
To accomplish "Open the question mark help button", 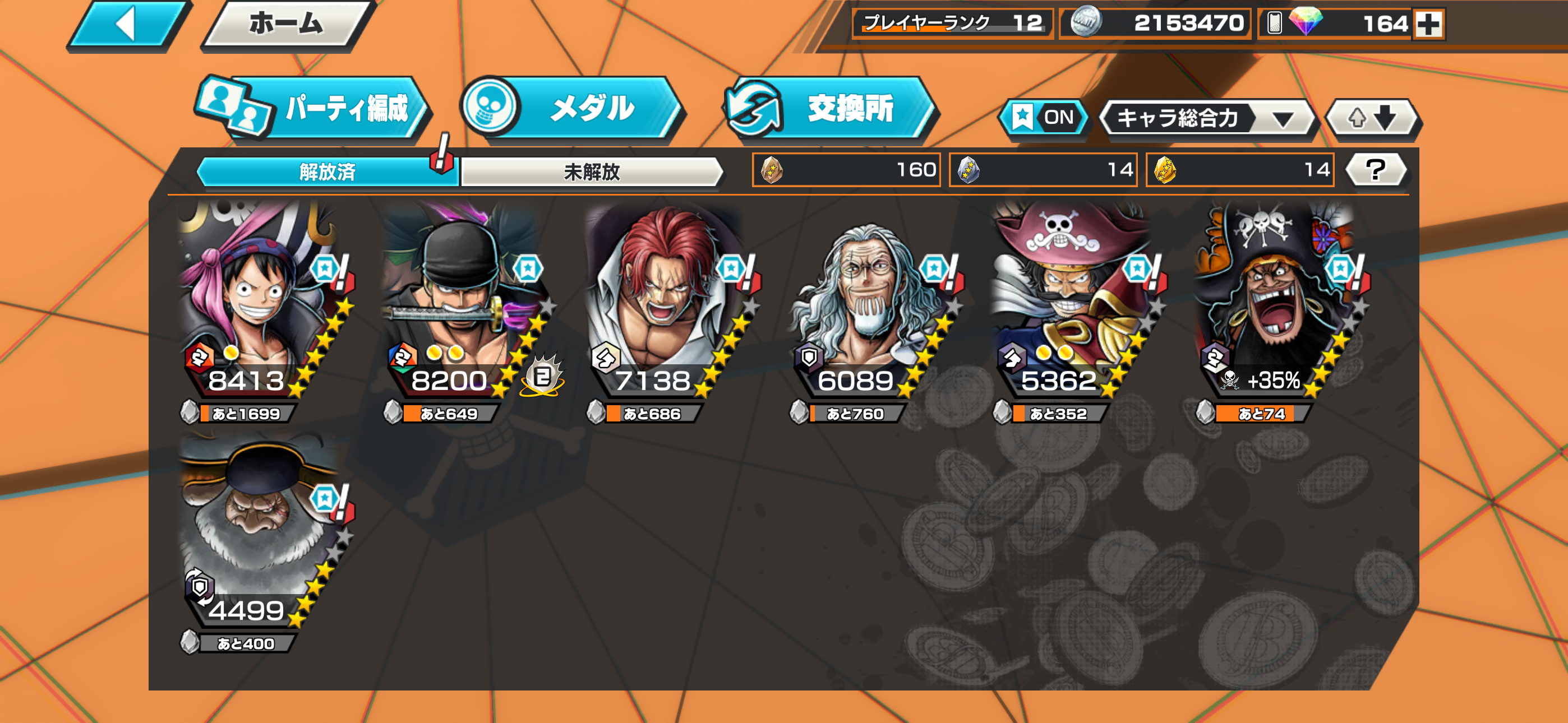I will pos(1376,170).
